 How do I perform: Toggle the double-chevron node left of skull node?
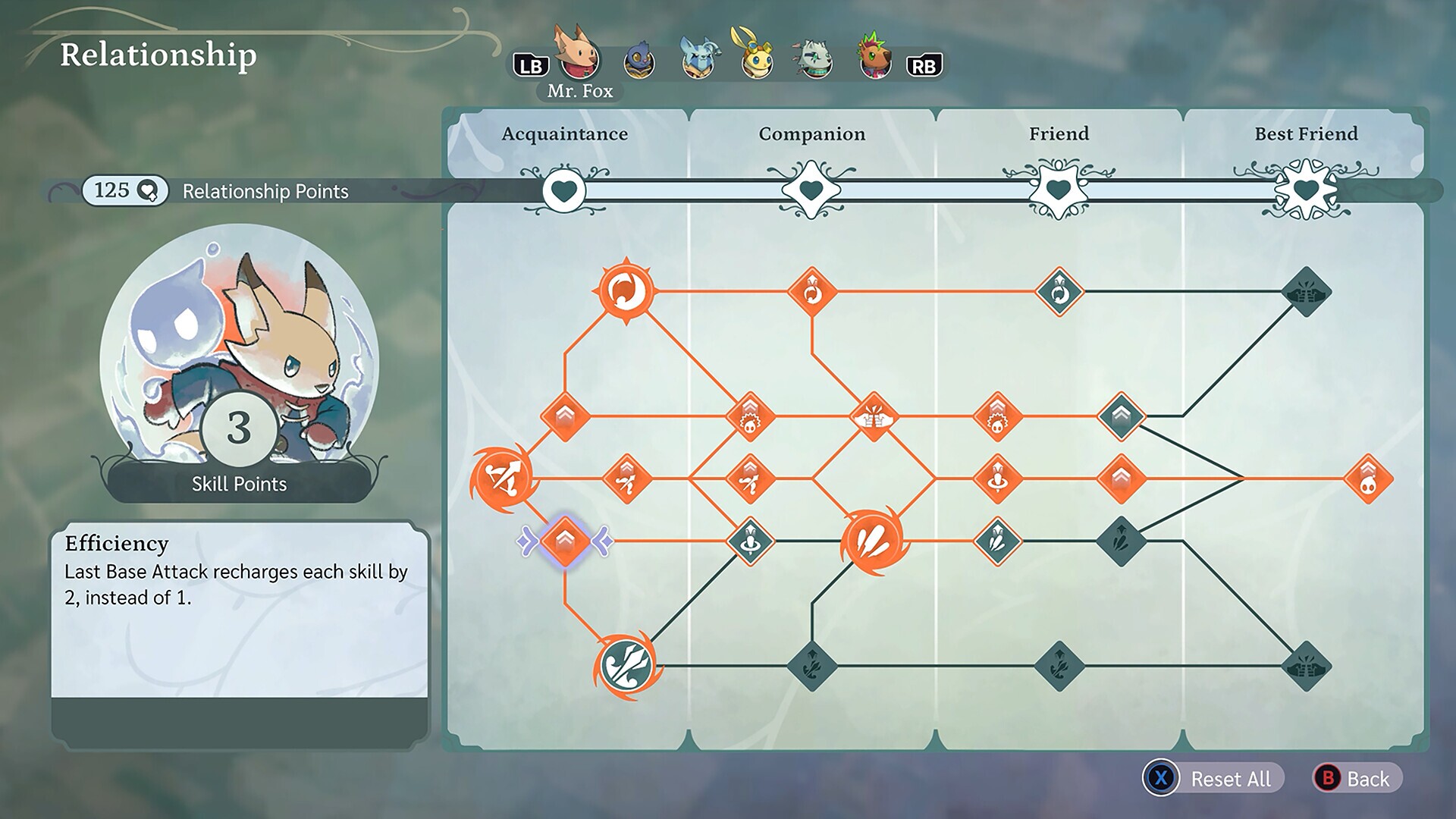[x=565, y=415]
